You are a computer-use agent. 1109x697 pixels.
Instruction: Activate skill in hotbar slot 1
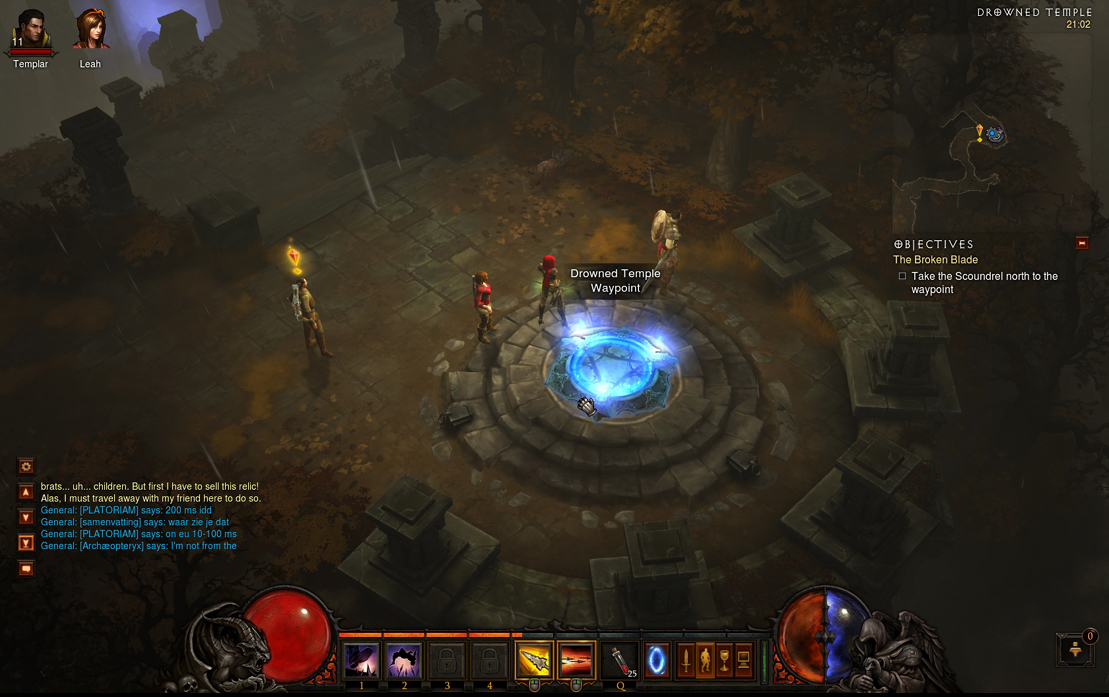(361, 661)
